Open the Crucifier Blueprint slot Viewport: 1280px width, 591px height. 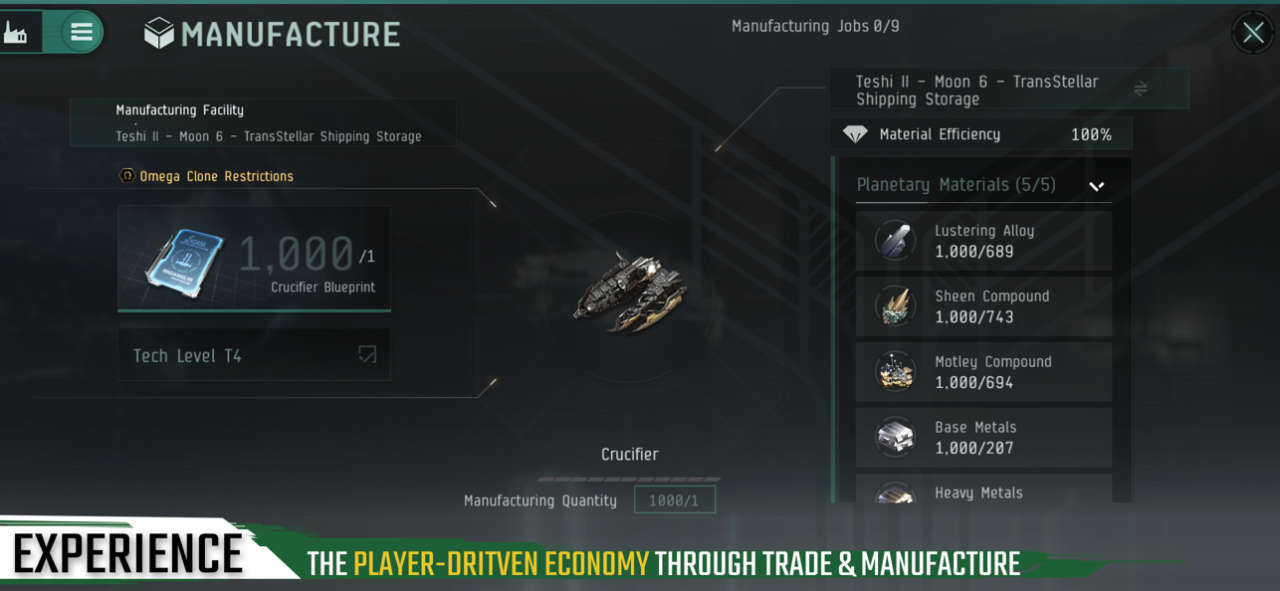[x=254, y=258]
